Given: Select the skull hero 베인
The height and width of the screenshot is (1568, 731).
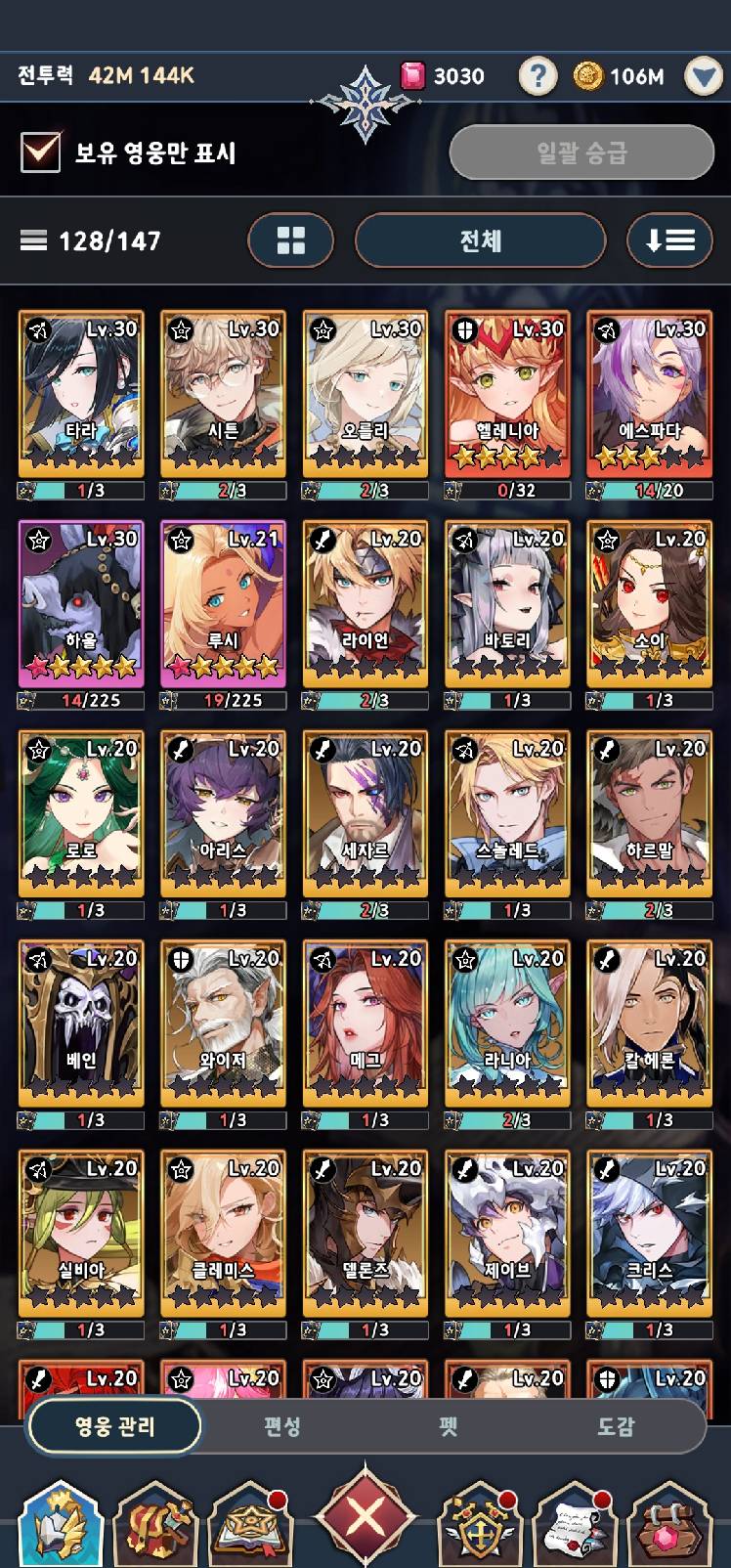Looking at the screenshot, I should tap(81, 1024).
